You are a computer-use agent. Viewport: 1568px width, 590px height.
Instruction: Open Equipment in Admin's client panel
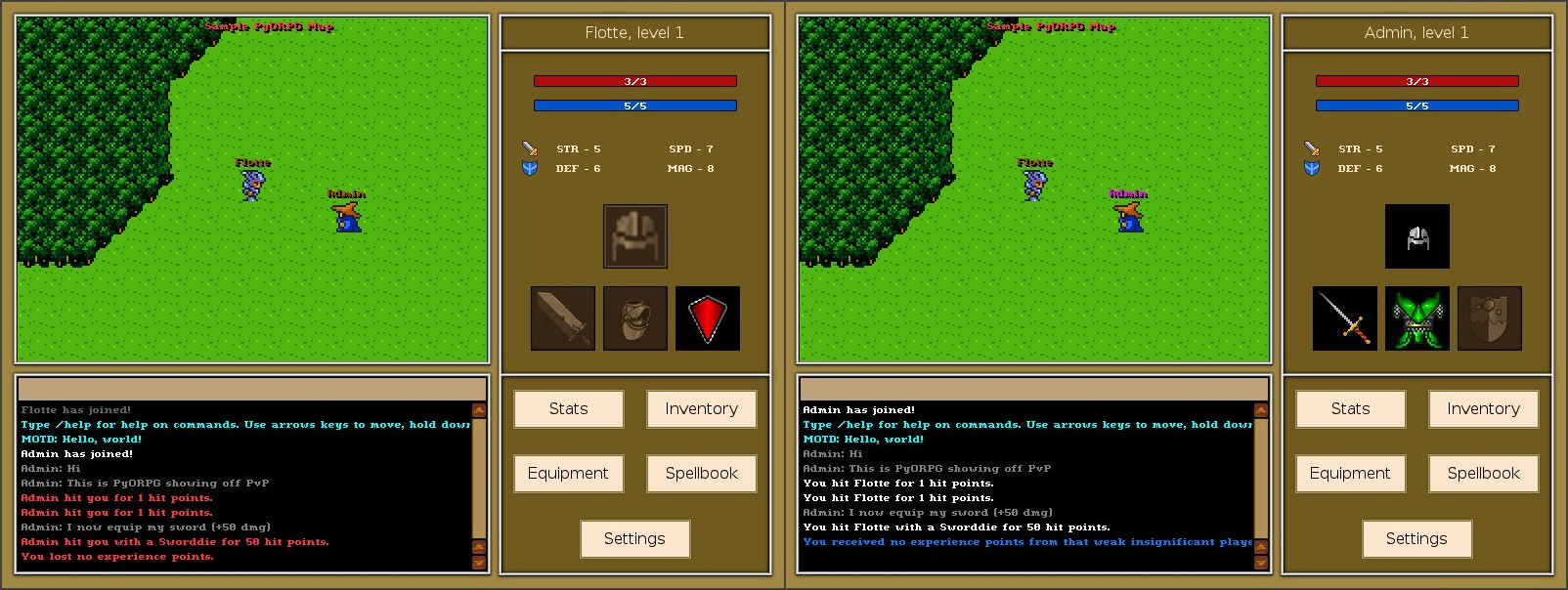pyautogui.click(x=1350, y=474)
